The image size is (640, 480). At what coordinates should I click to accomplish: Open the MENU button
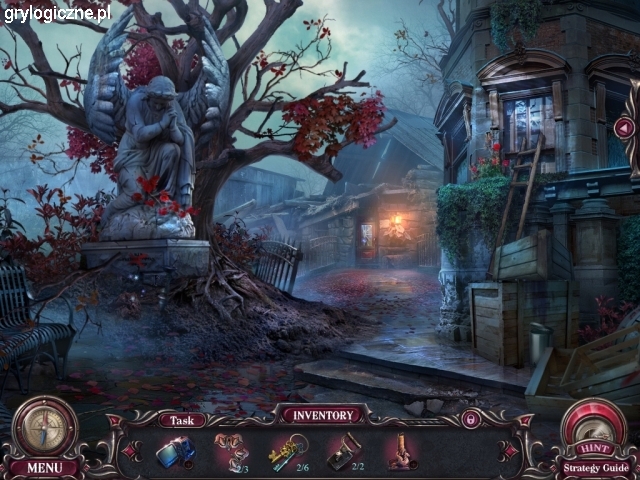click(x=43, y=467)
